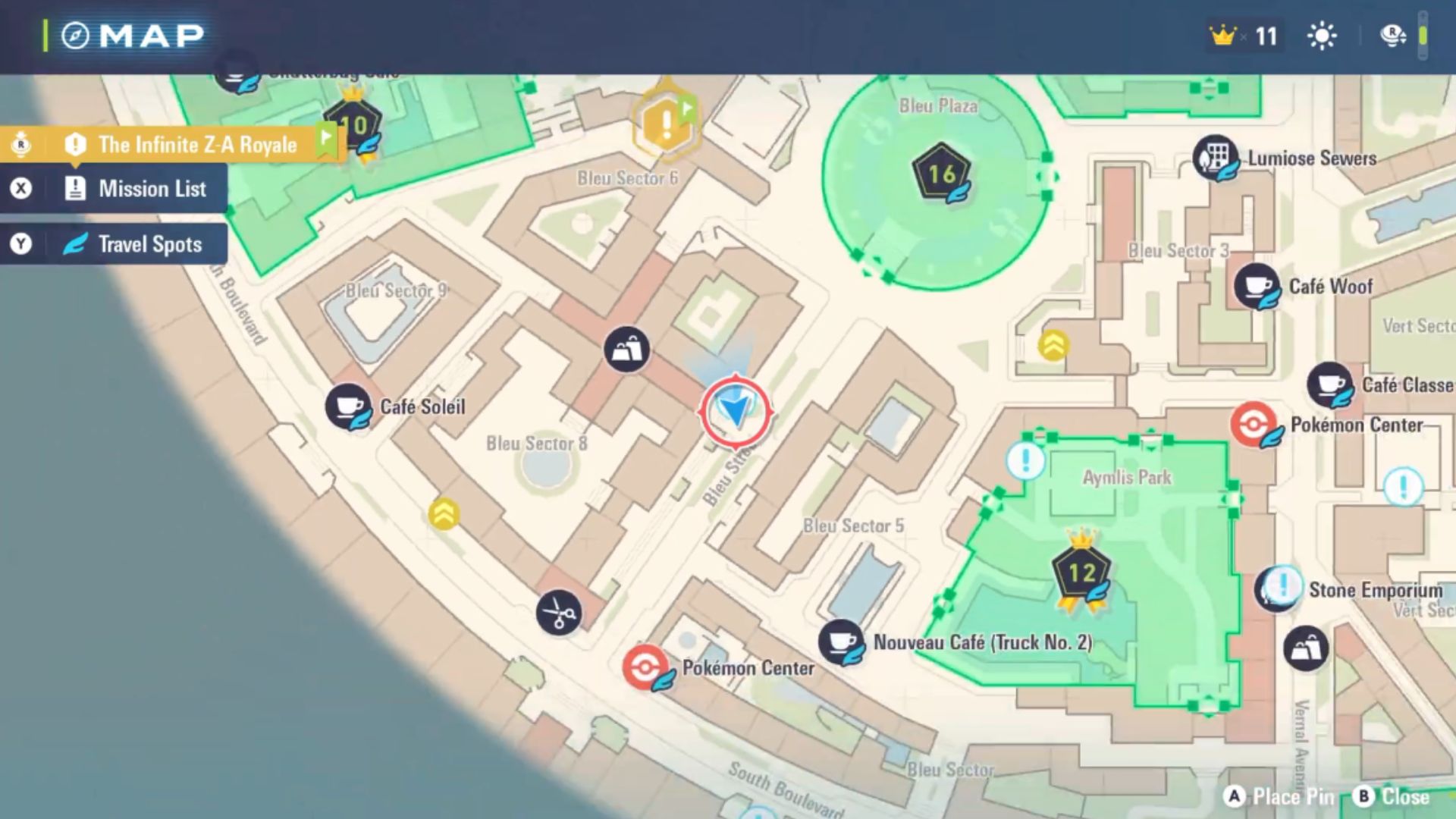Select the battle zone badge numbered 16
This screenshot has height=819, width=1456.
(x=940, y=173)
